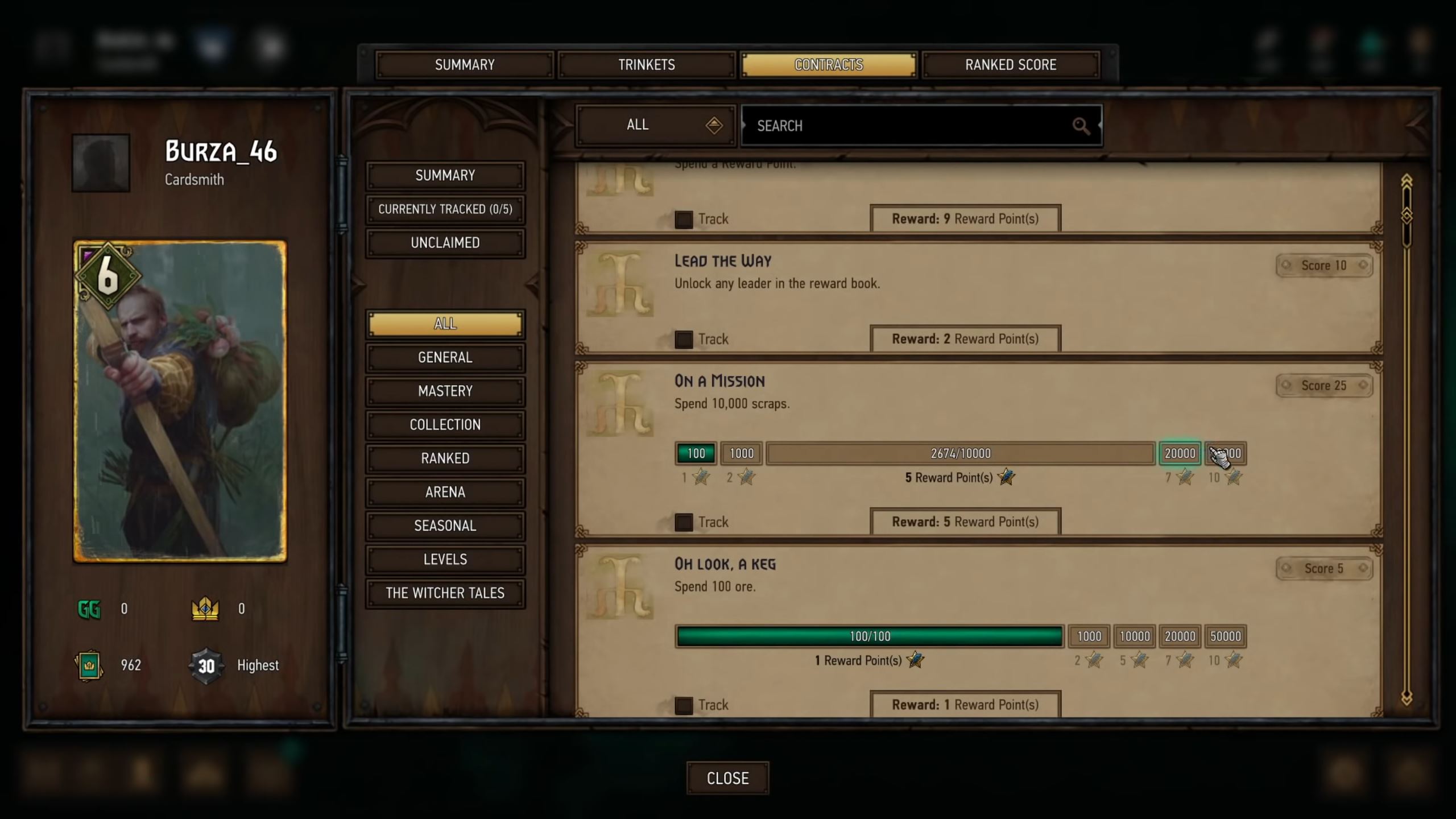Enable tracking for Lead the Way
The height and width of the screenshot is (819, 1456).
tap(684, 339)
